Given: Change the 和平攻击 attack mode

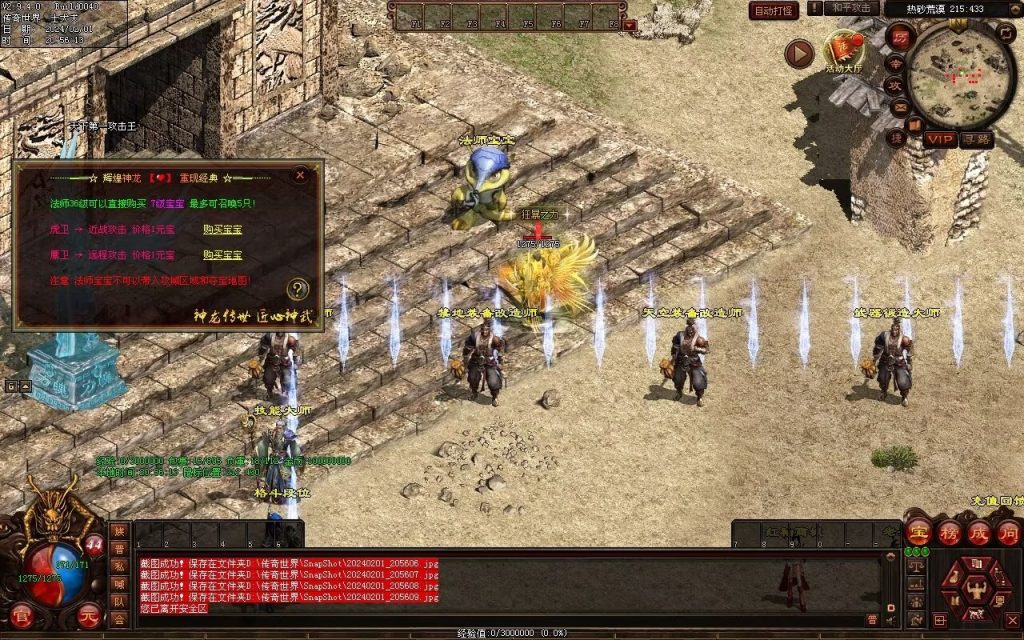Looking at the screenshot, I should tap(852, 8).
